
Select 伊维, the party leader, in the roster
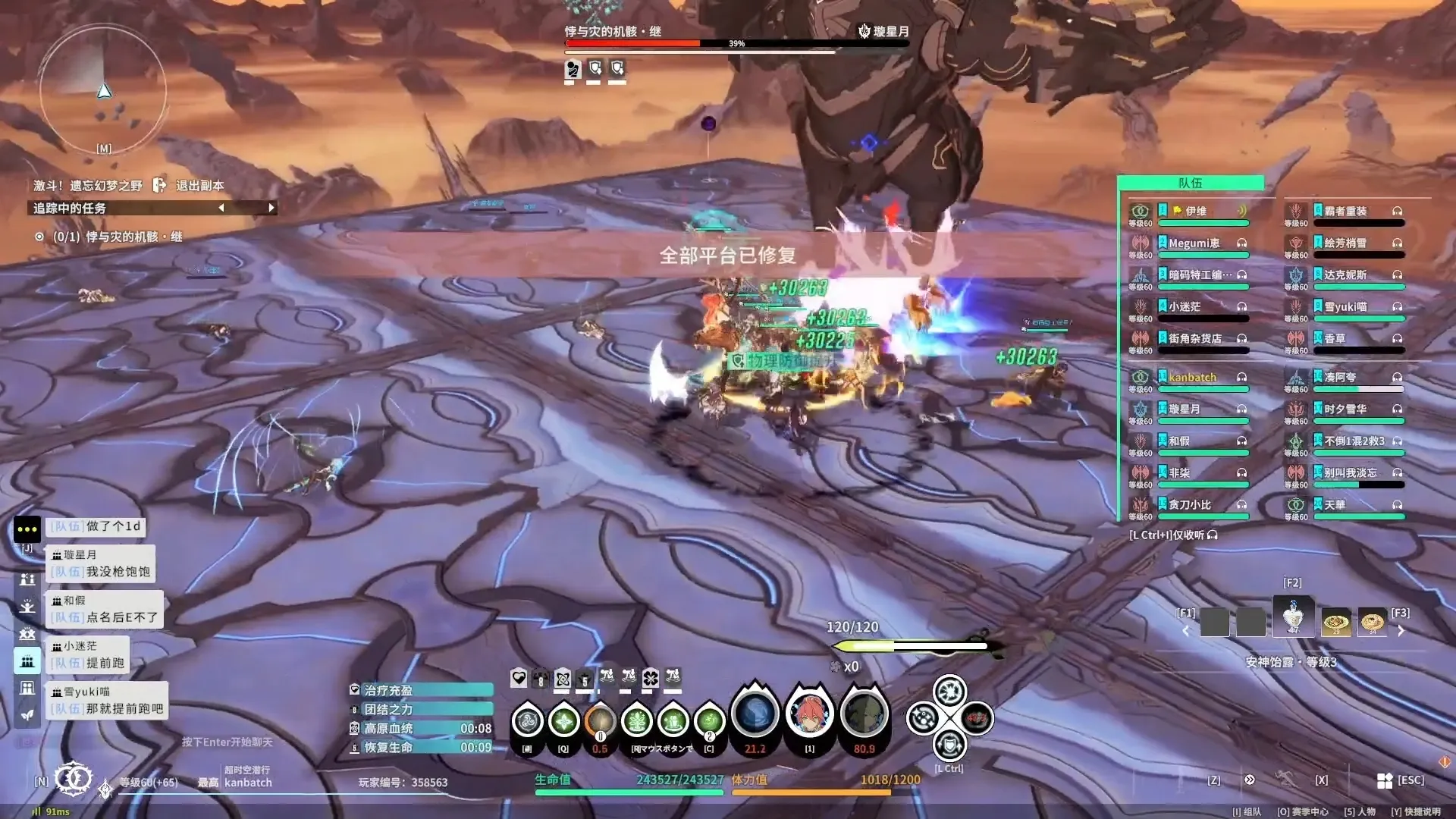[1195, 212]
